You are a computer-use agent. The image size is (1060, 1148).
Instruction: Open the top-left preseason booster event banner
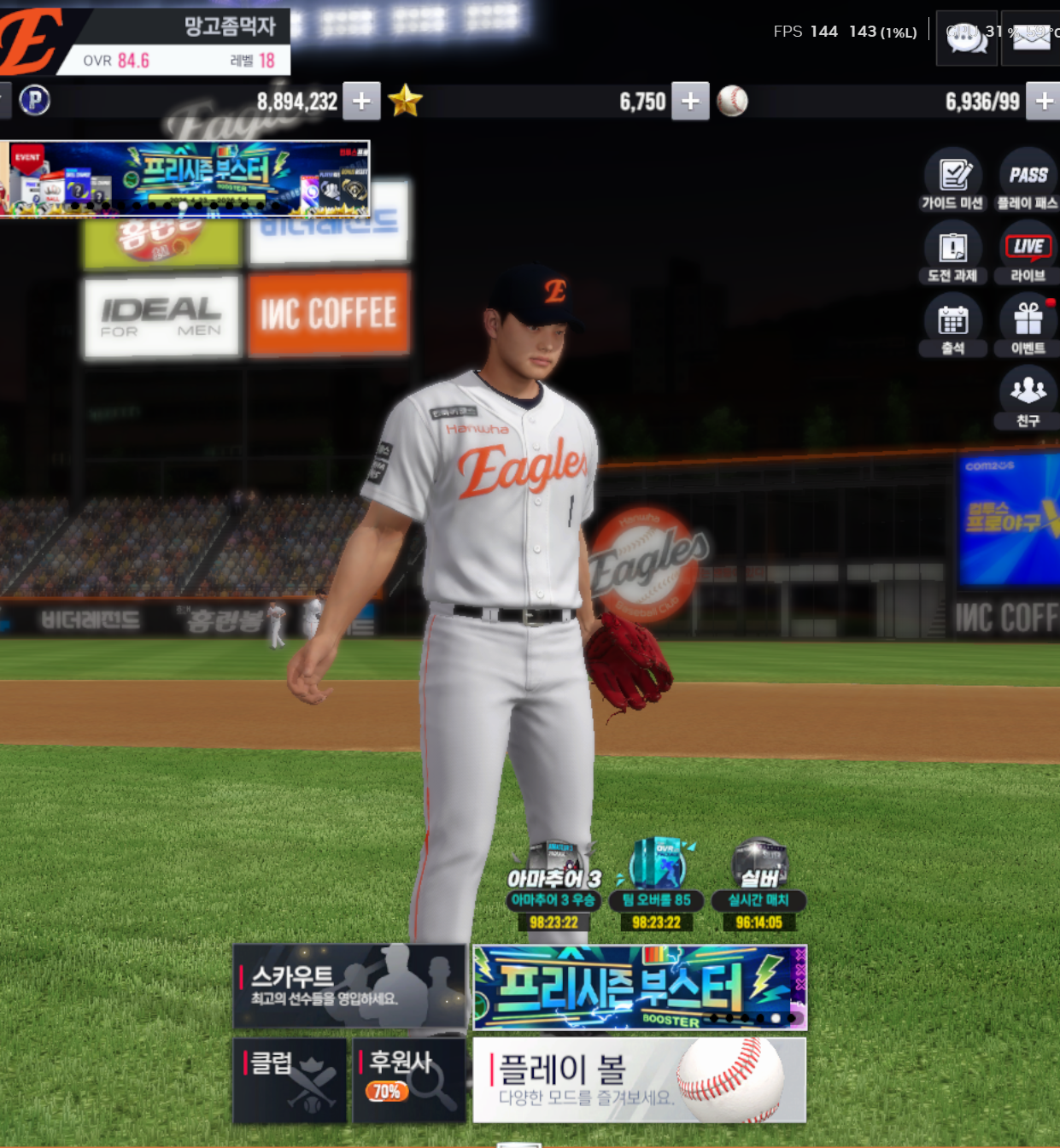[186, 179]
